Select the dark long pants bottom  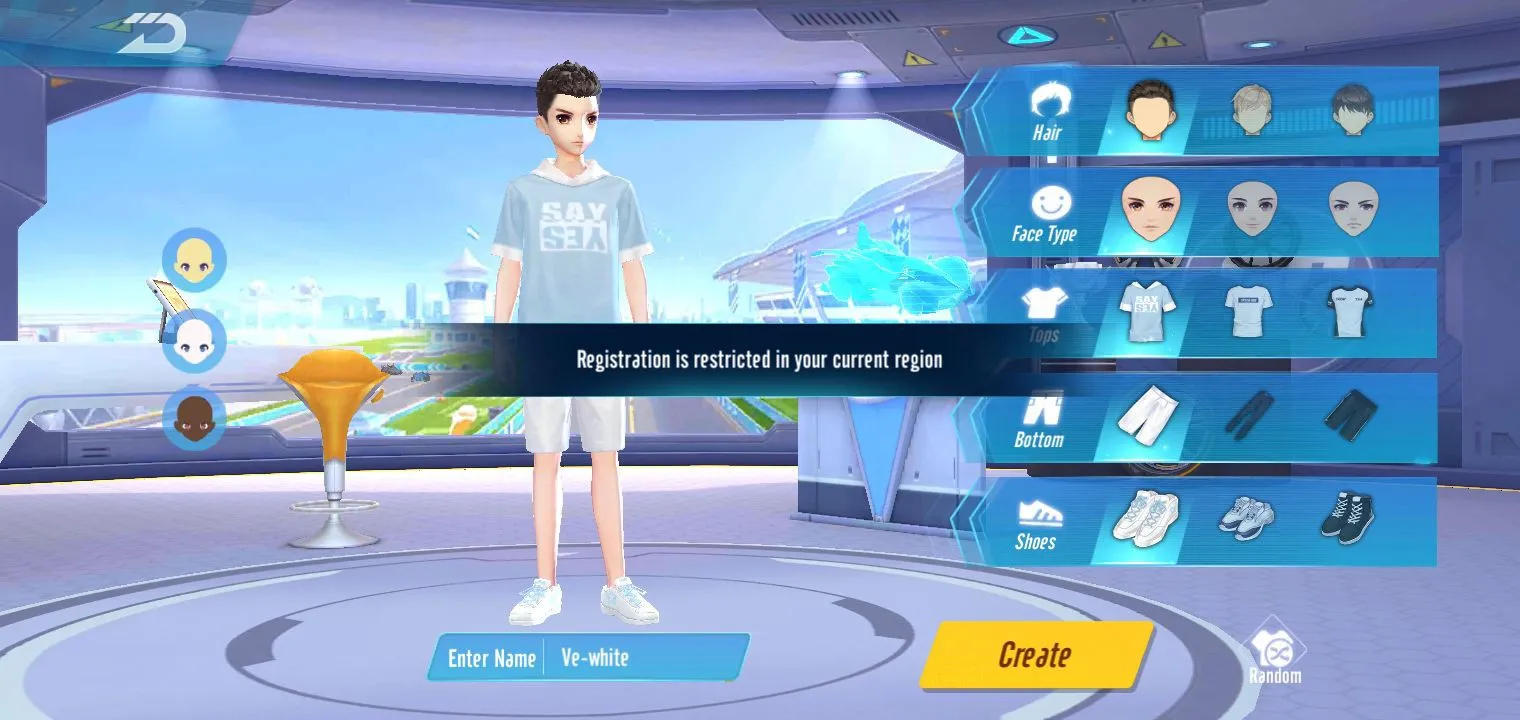pyautogui.click(x=1248, y=414)
